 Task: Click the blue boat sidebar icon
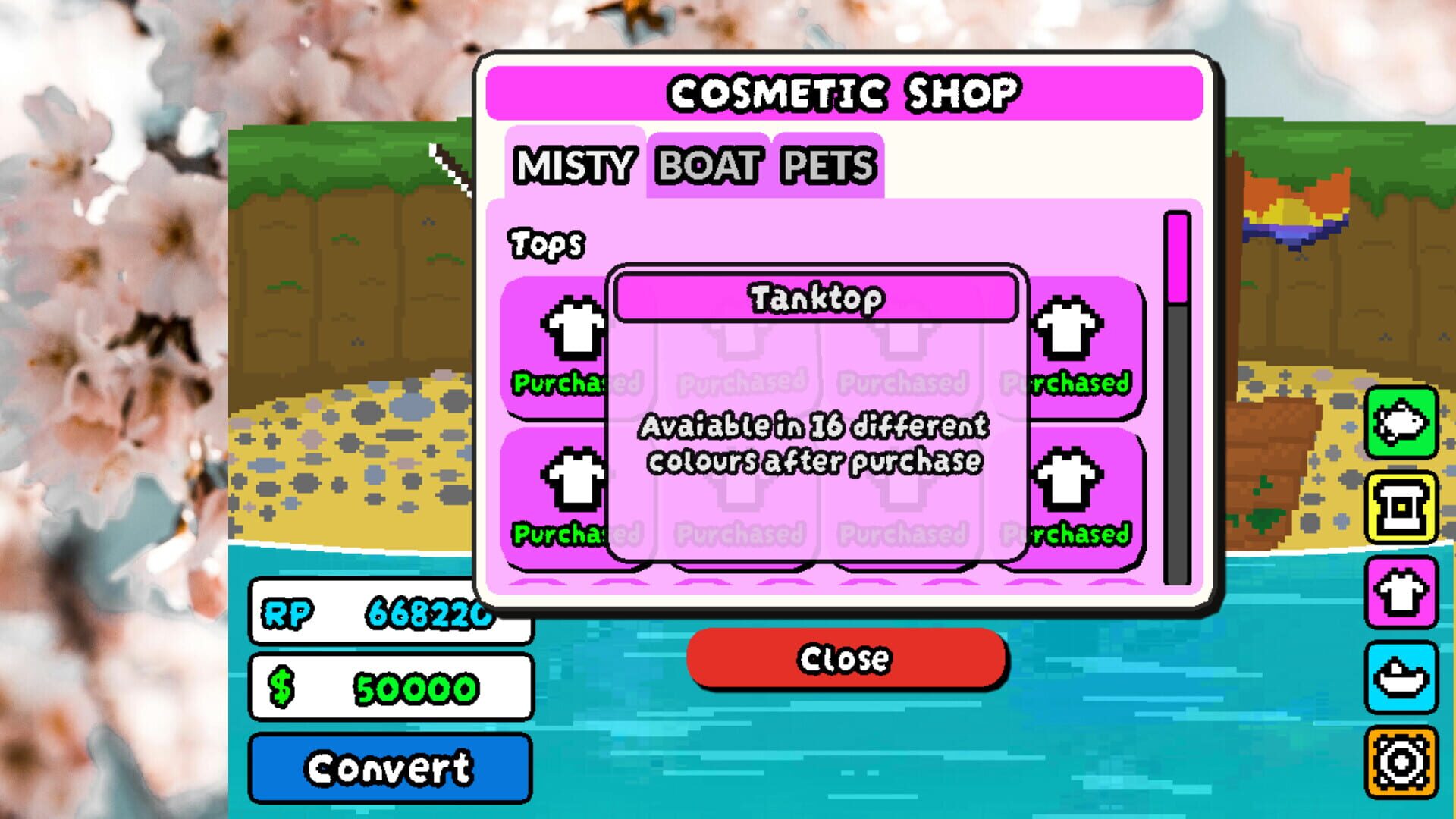pos(1401,675)
